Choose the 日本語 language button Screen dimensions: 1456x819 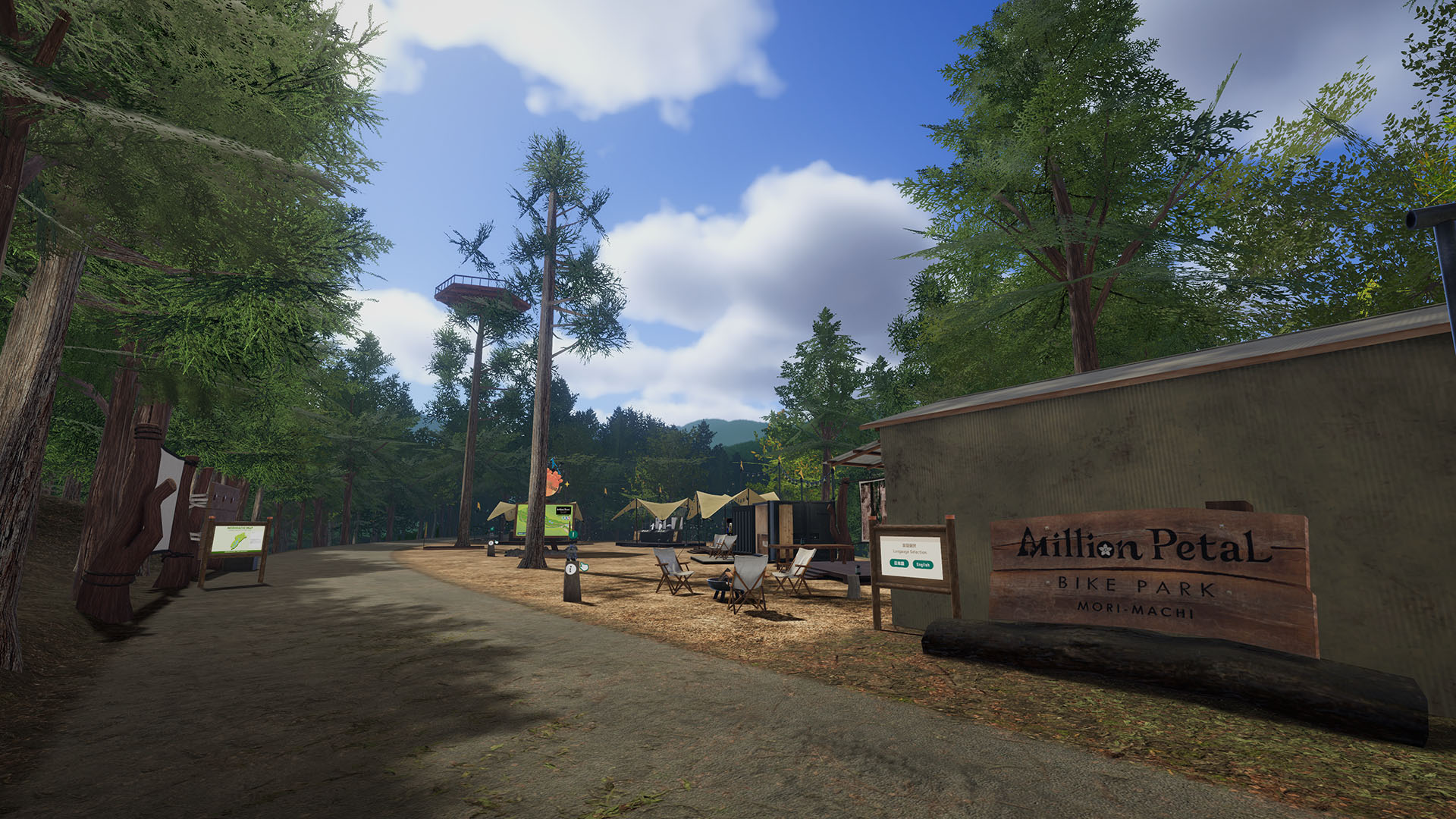tap(899, 563)
